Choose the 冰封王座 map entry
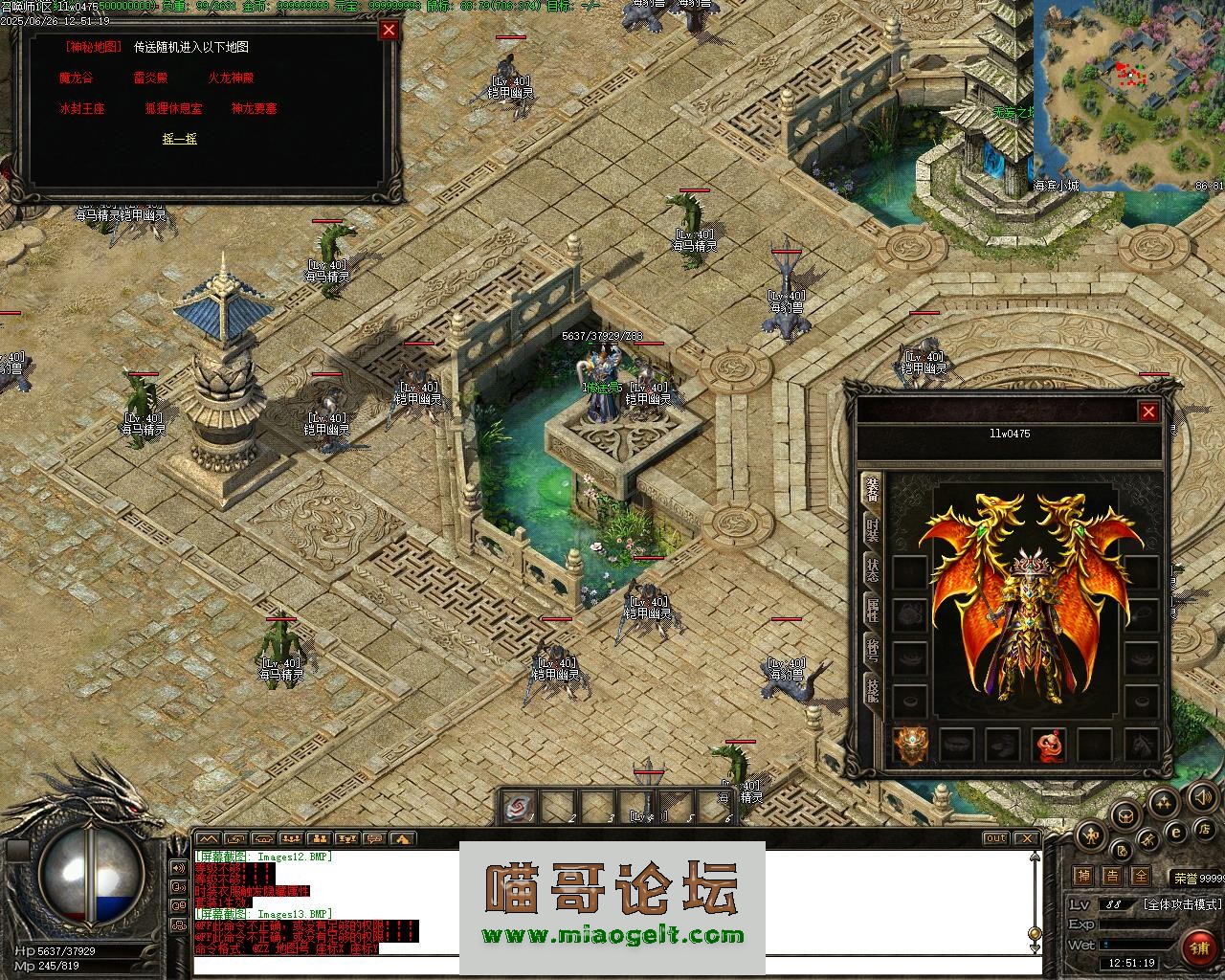 [81, 109]
